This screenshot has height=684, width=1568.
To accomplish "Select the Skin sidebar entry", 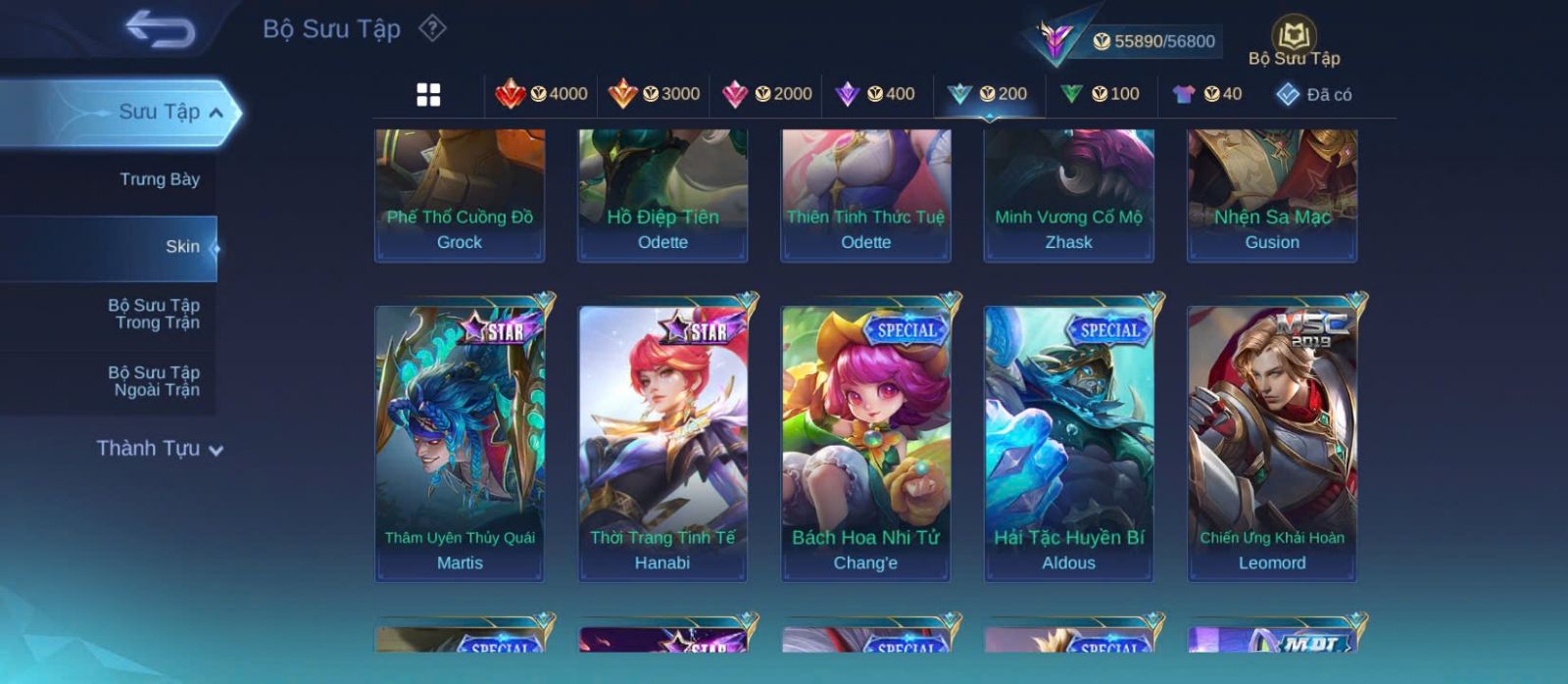I will point(182,247).
